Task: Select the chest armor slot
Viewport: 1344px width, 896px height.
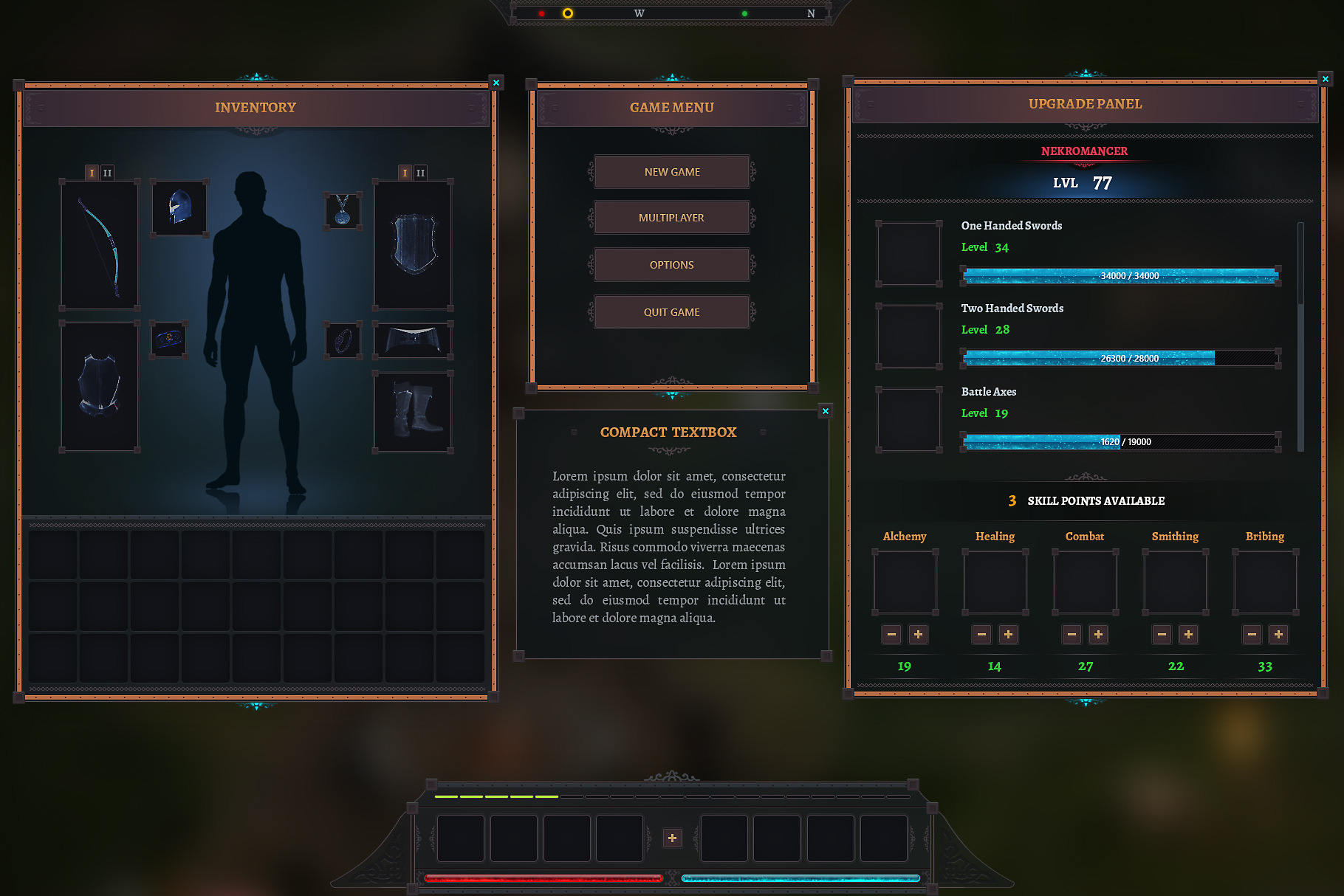Action: coord(99,386)
